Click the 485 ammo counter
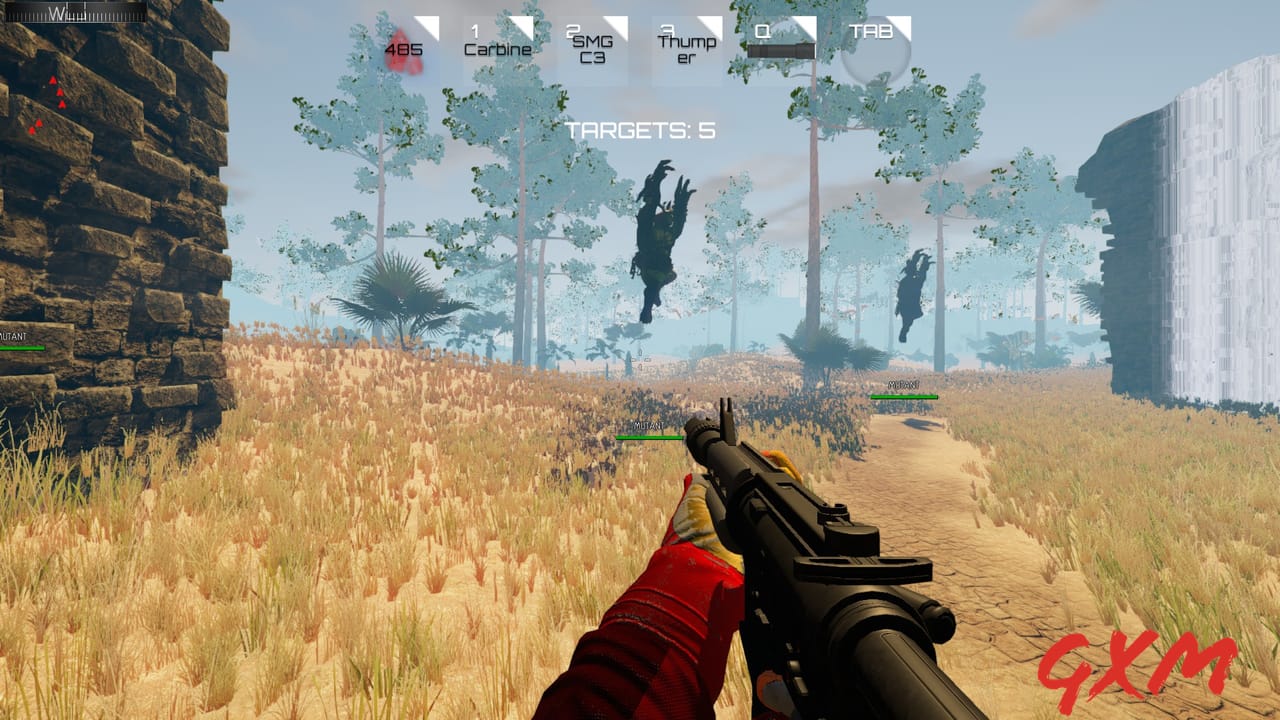Image resolution: width=1280 pixels, height=720 pixels. click(404, 49)
